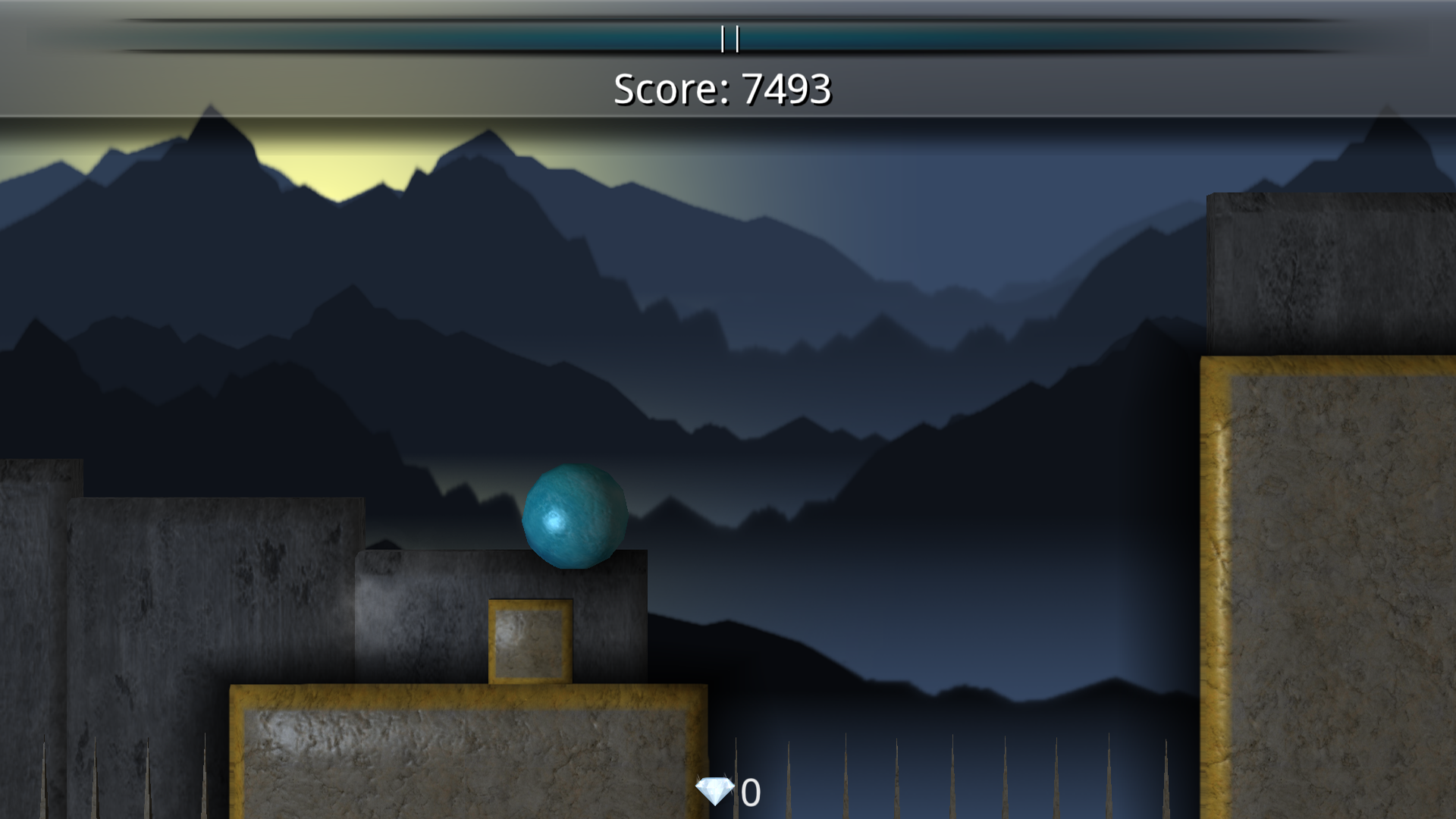The width and height of the screenshot is (1456, 819).
Task: Tap the diamond gem icon near the counter
Action: click(716, 792)
